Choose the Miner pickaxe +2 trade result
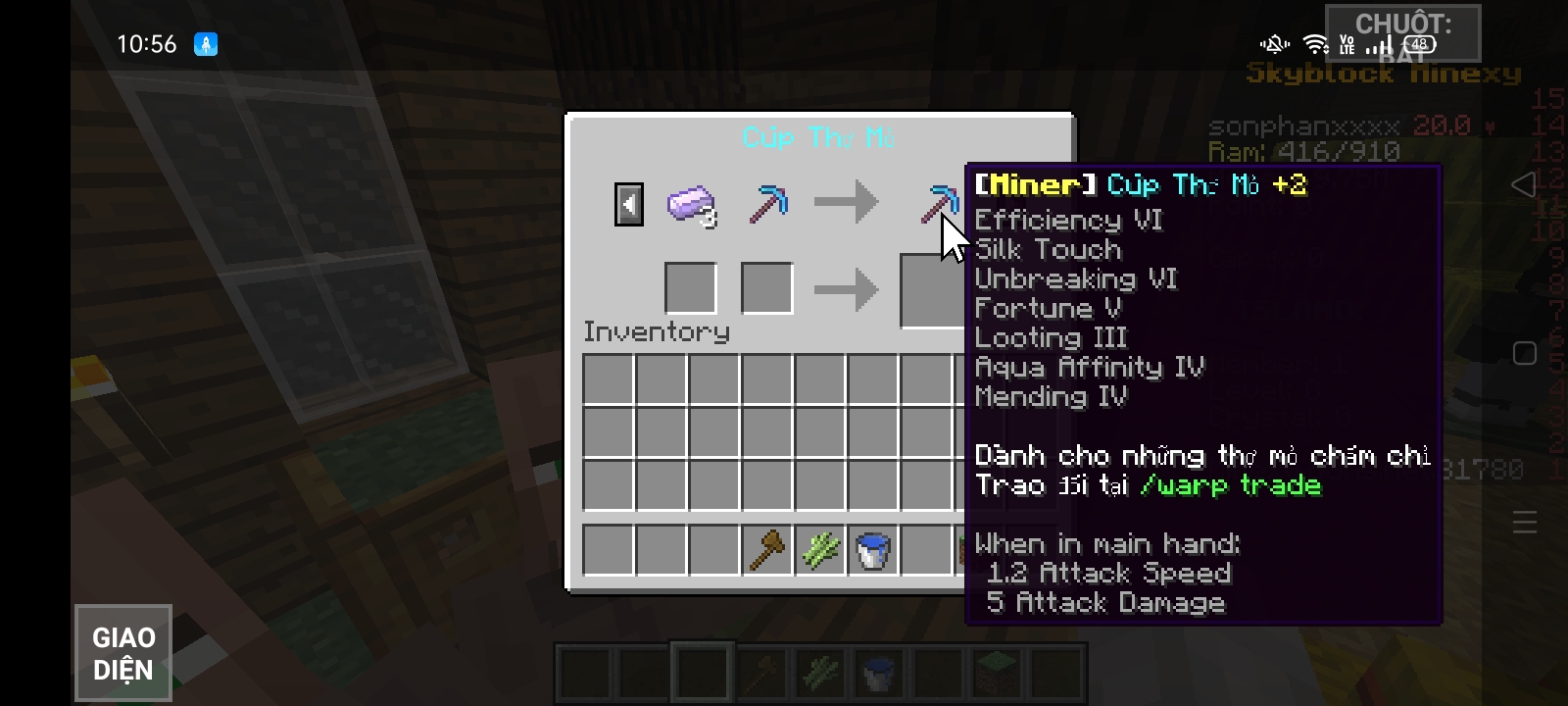 point(937,203)
